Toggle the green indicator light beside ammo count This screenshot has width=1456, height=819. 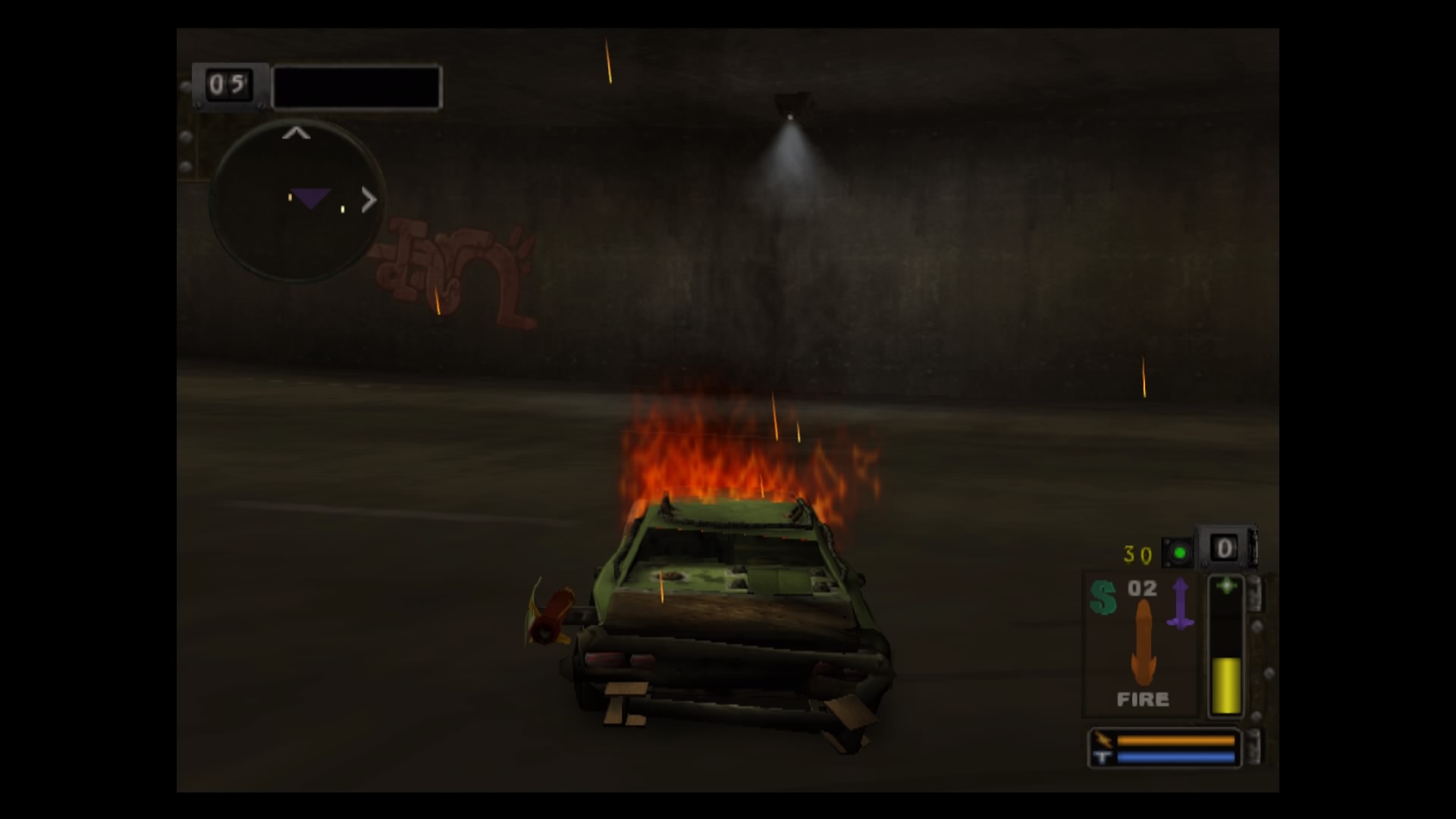1178,553
